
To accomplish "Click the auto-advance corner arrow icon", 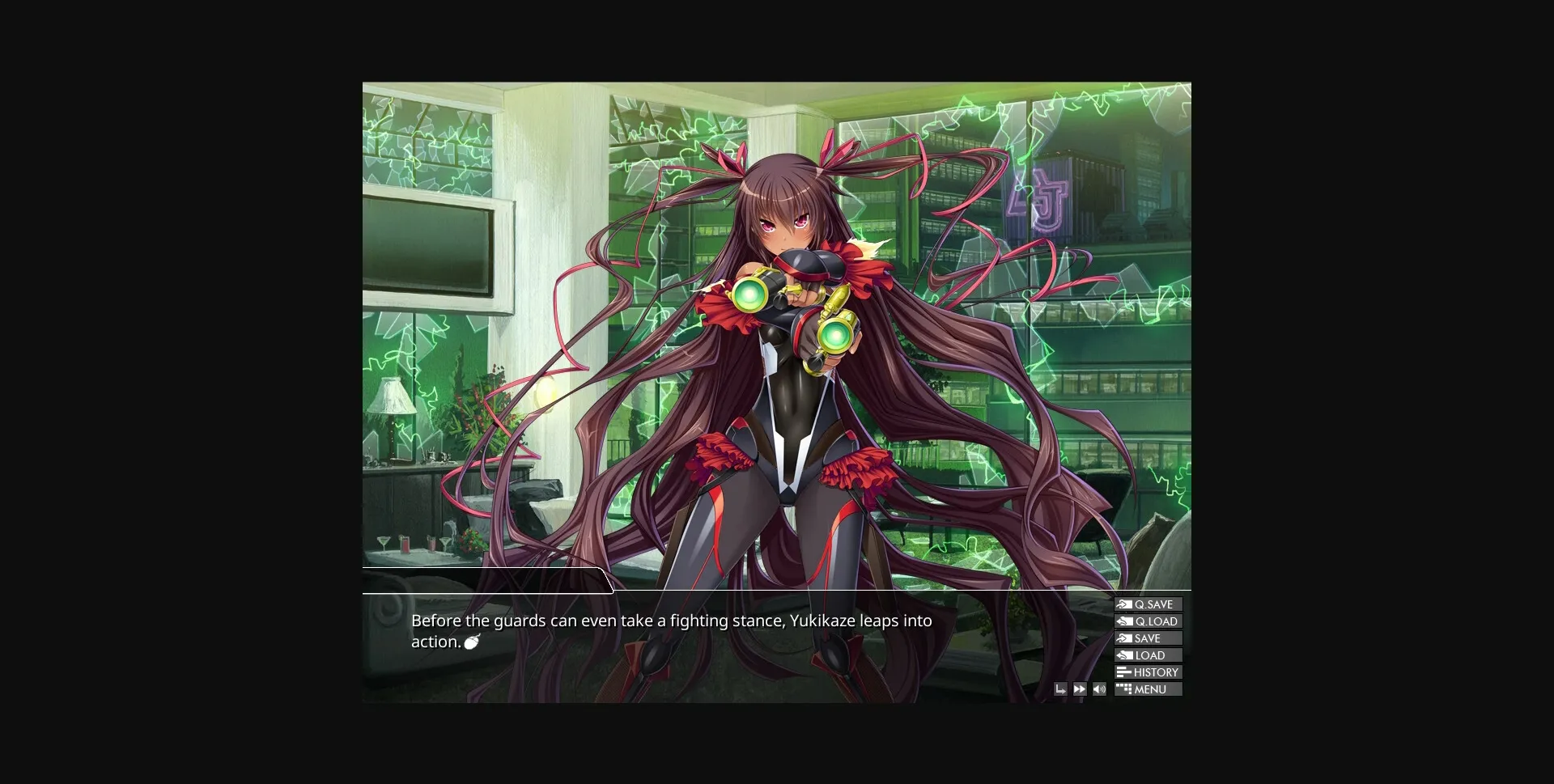I will click(1061, 689).
